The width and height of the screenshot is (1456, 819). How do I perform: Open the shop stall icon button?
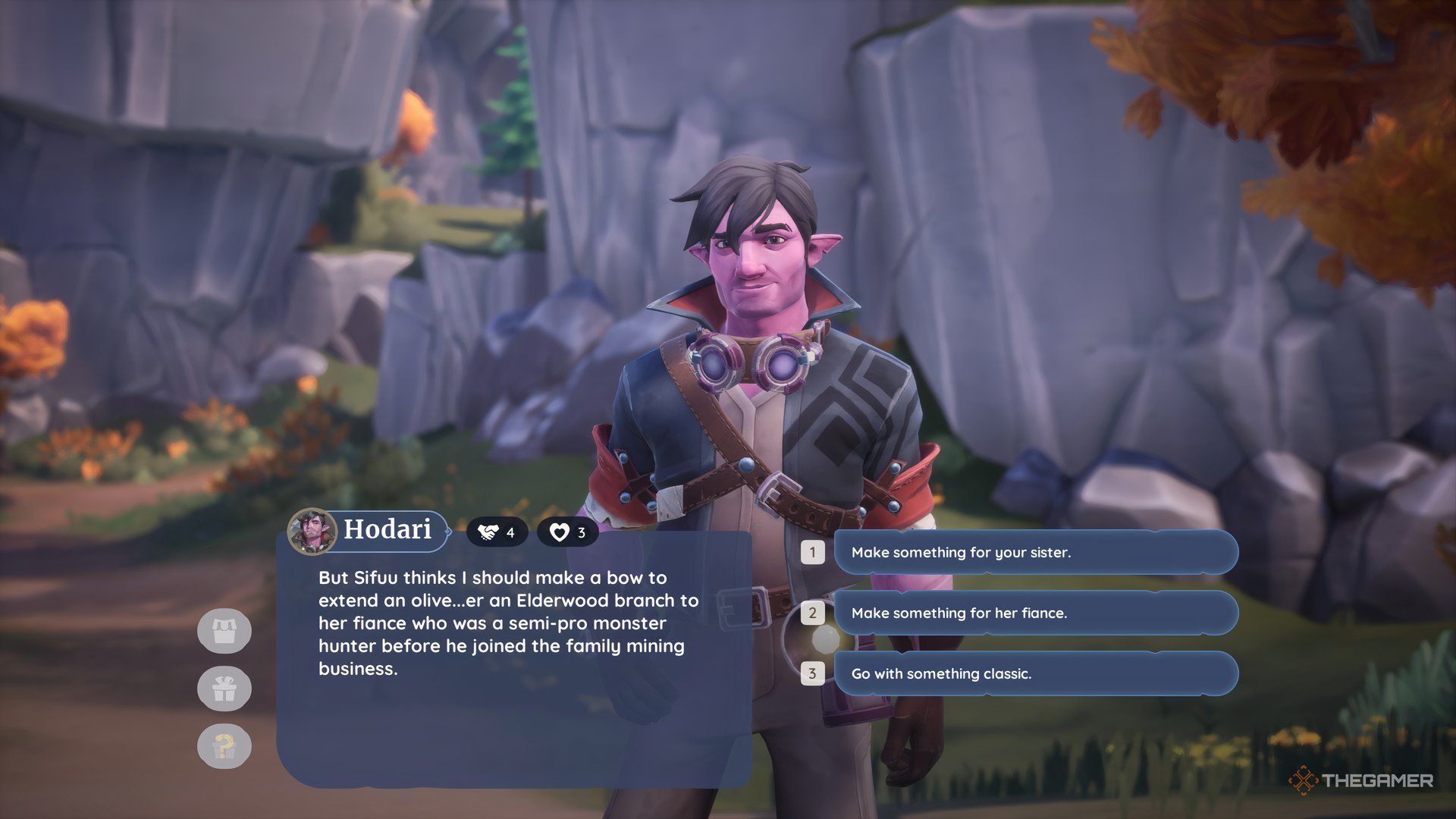pos(224,631)
